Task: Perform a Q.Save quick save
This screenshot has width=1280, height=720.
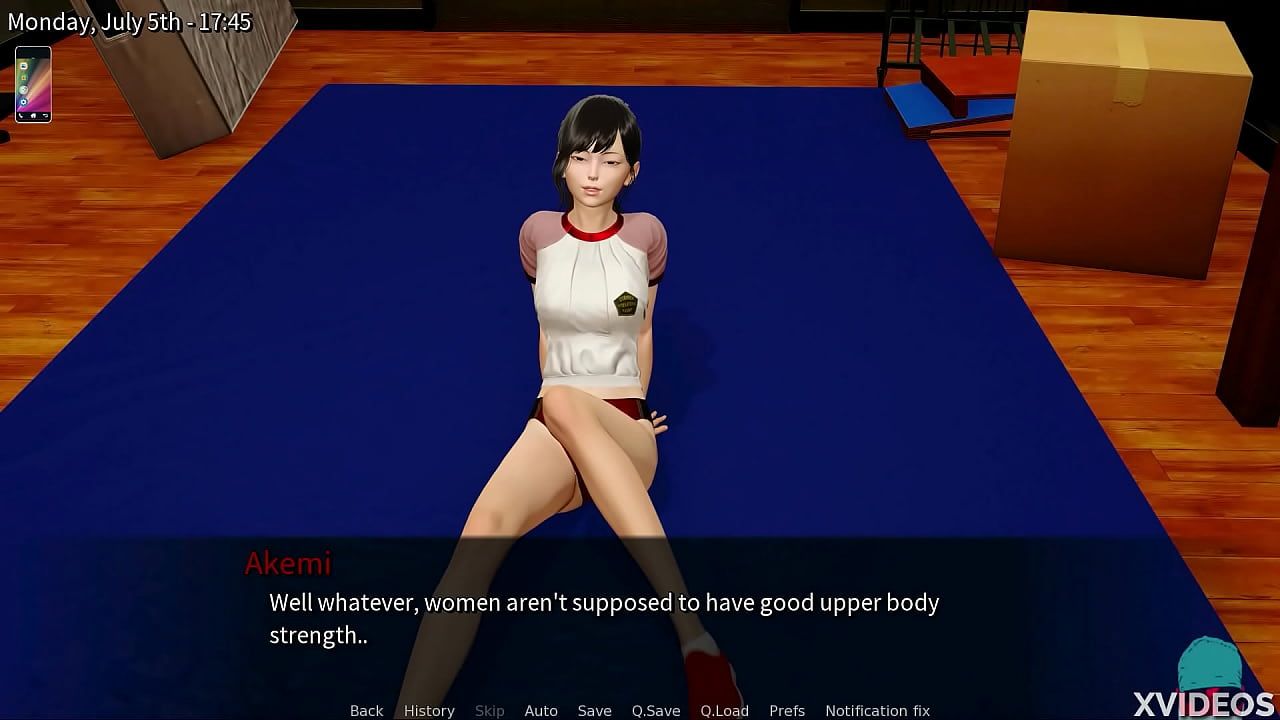Action: click(655, 710)
